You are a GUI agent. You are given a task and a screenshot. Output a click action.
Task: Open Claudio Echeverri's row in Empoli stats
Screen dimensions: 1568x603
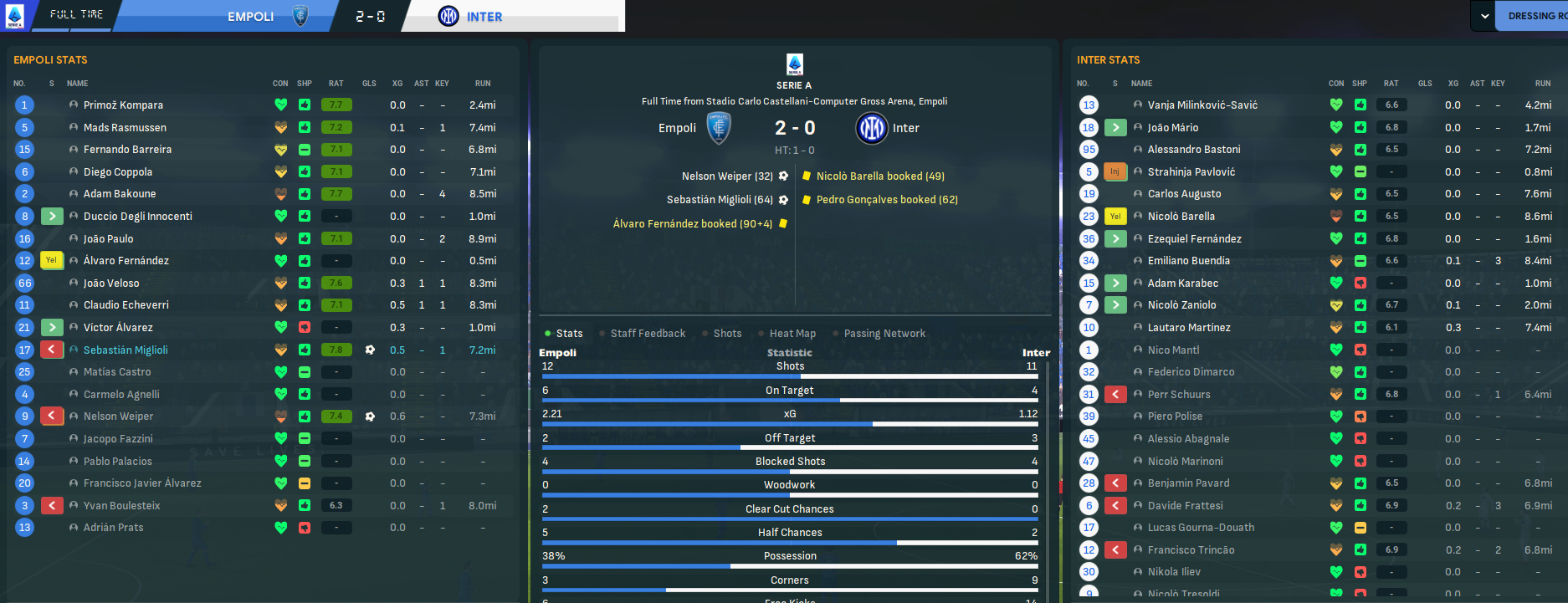pos(126,305)
